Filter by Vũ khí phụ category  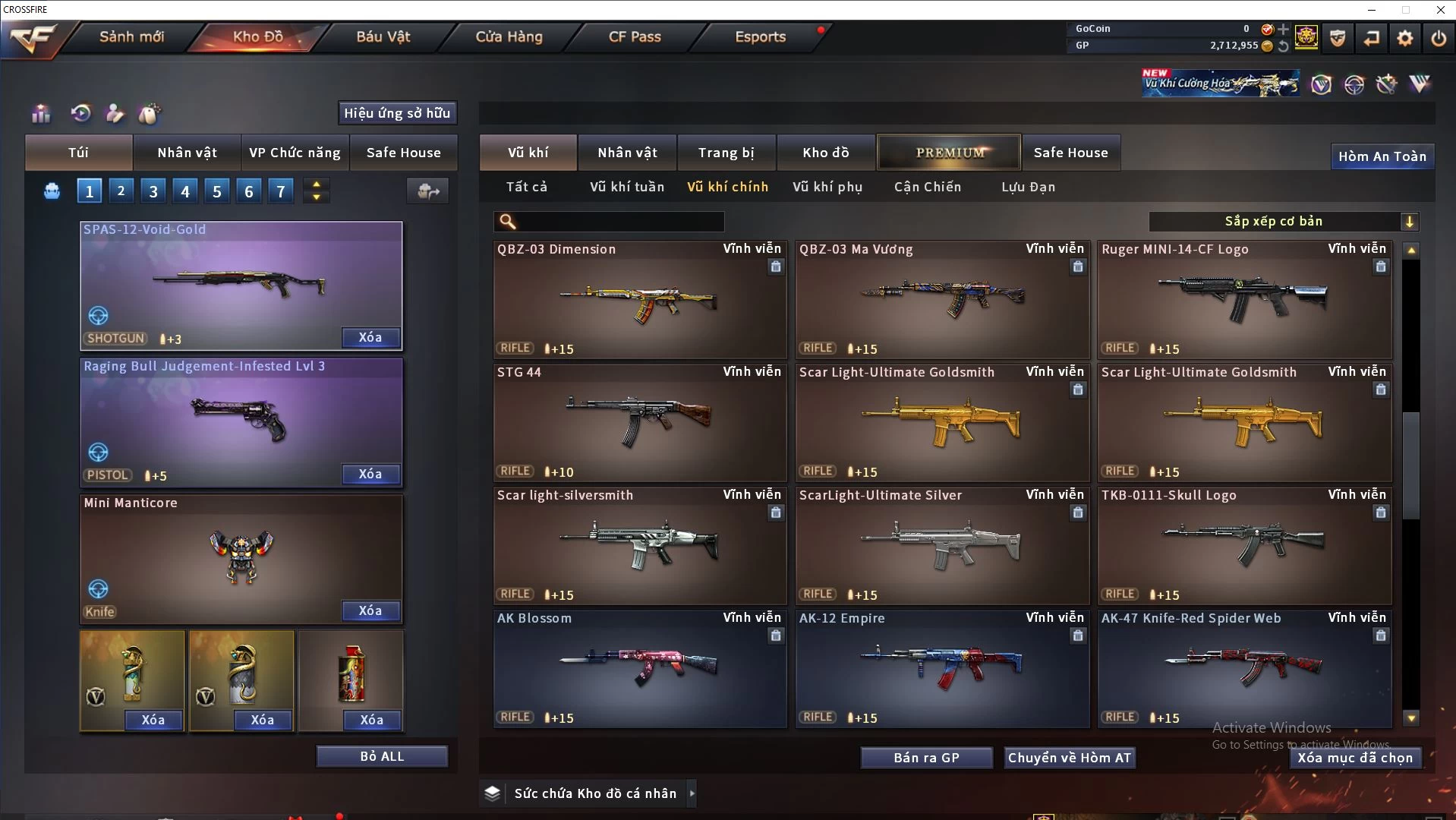827,187
